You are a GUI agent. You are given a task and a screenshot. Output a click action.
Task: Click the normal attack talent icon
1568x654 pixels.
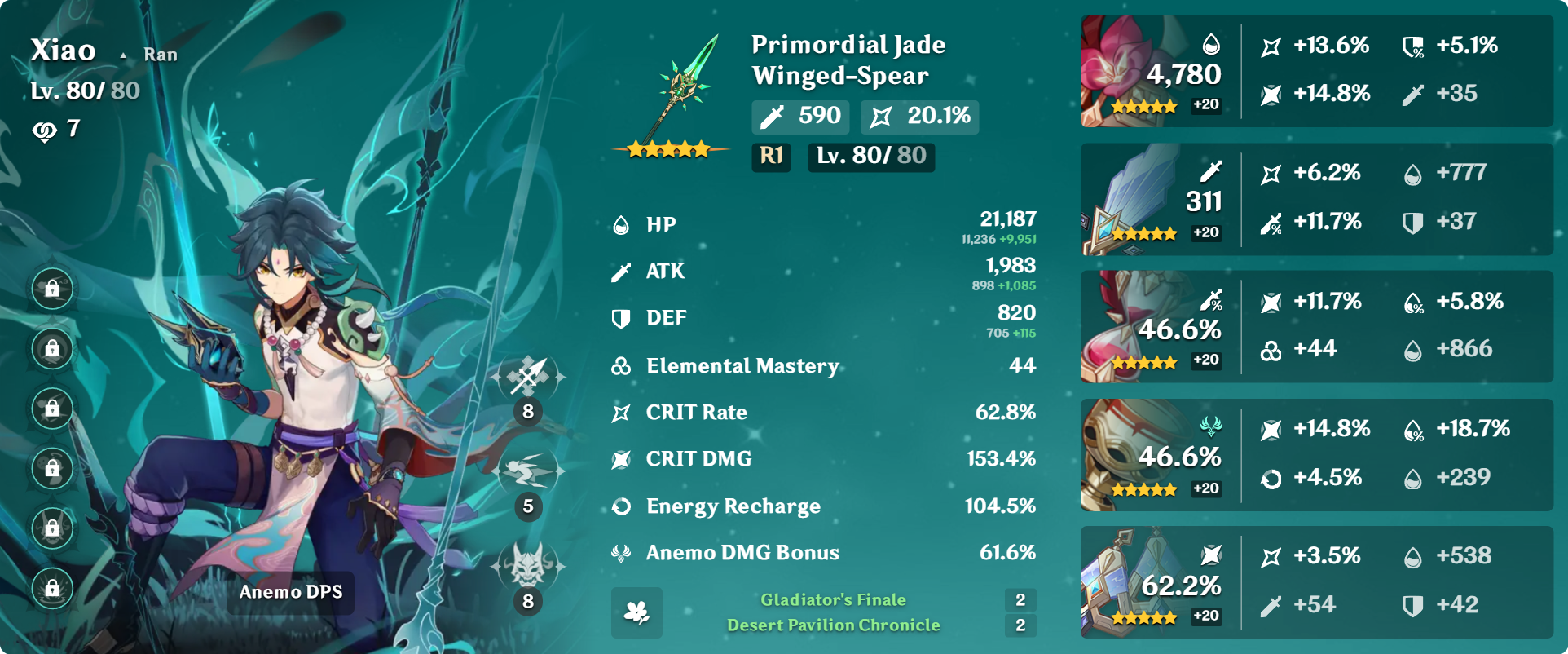pos(528,376)
